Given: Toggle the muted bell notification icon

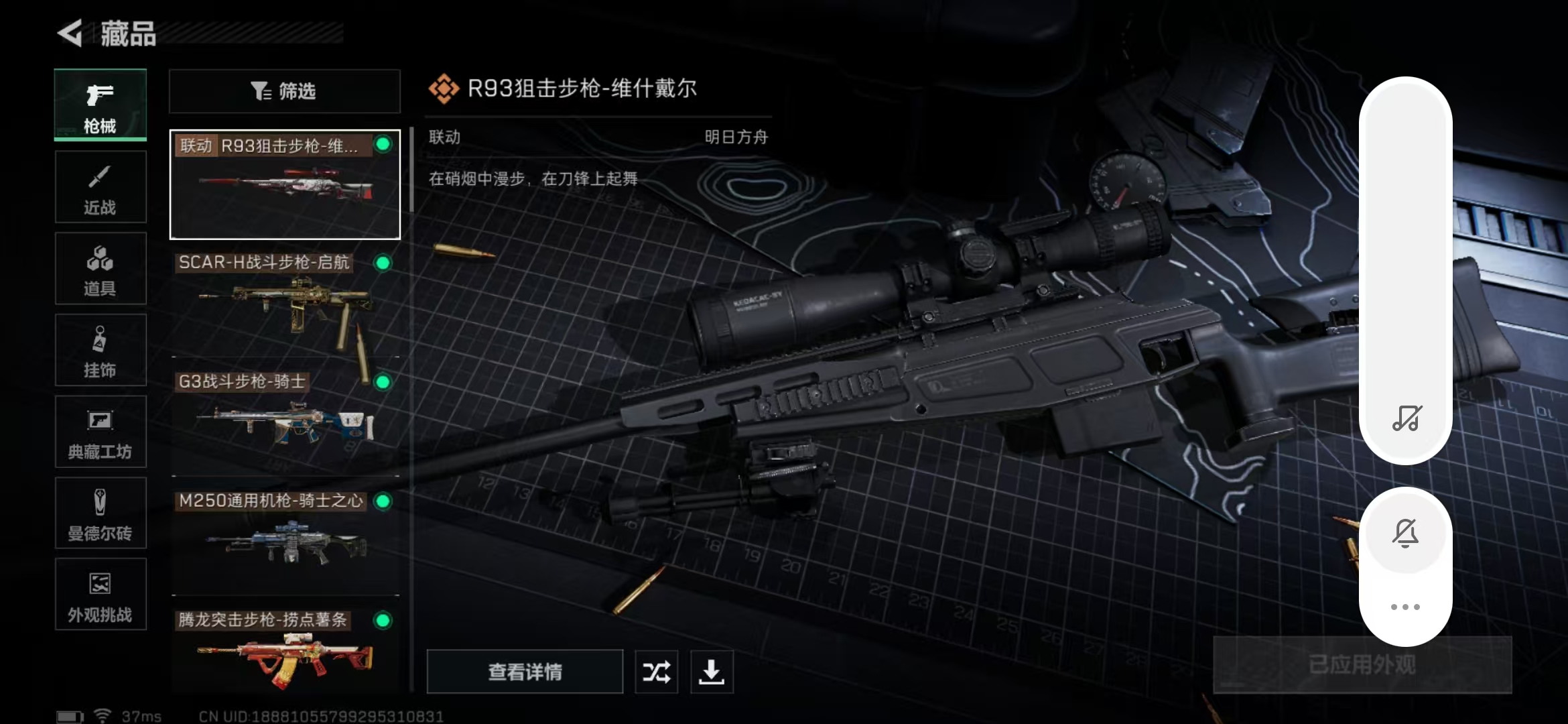Looking at the screenshot, I should click(1405, 534).
